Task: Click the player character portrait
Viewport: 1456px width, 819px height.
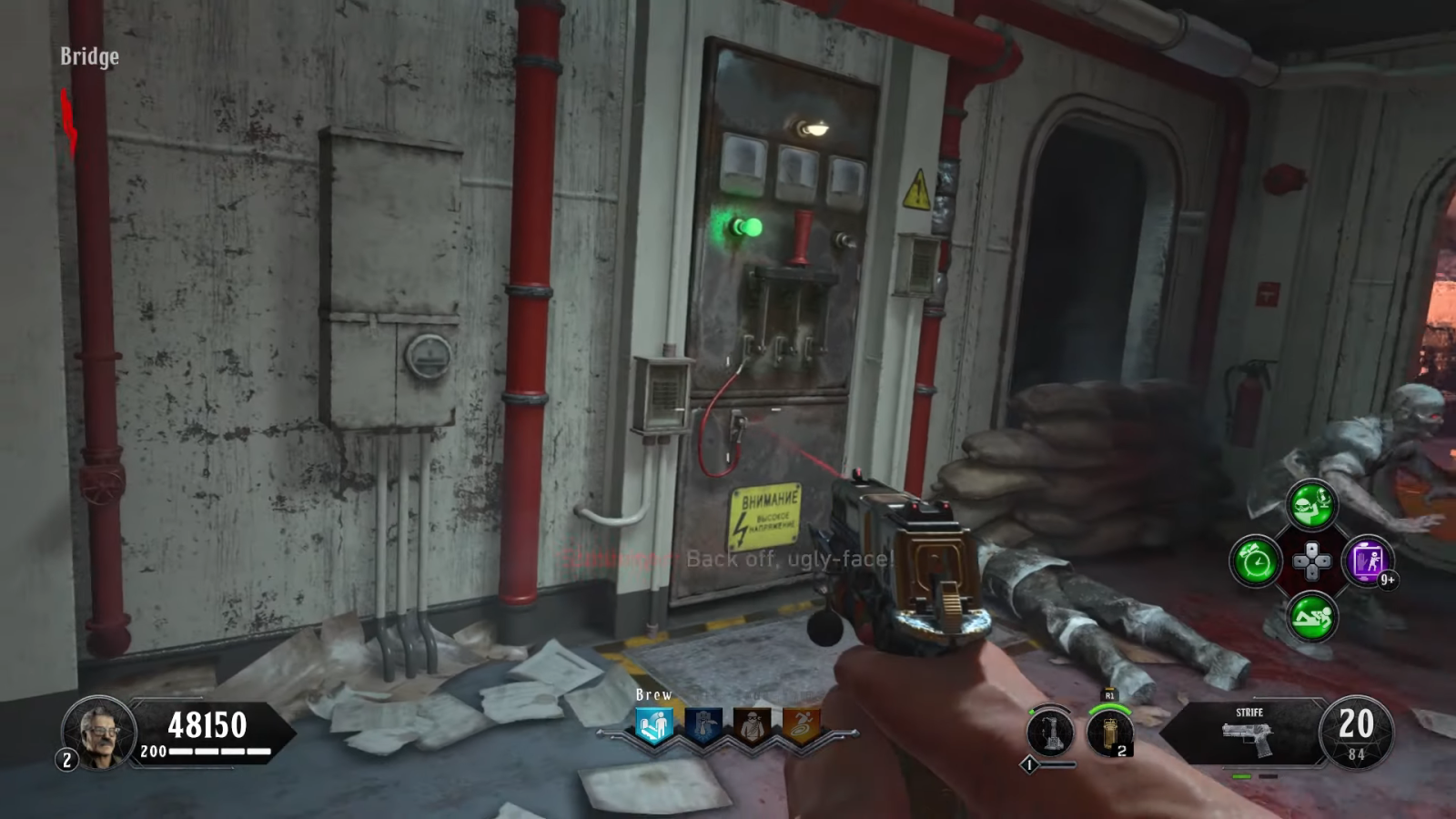Action: (x=99, y=731)
